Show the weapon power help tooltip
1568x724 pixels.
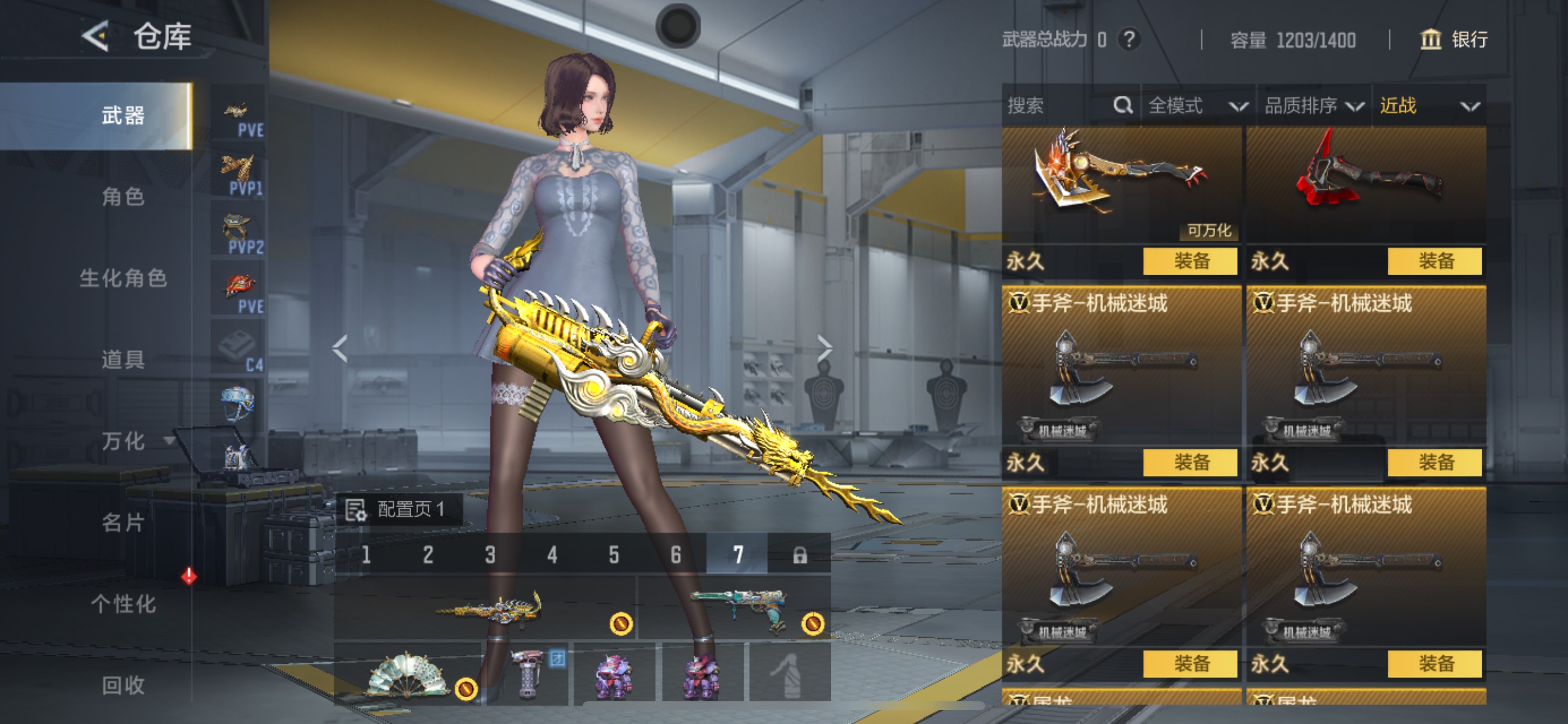click(1129, 40)
